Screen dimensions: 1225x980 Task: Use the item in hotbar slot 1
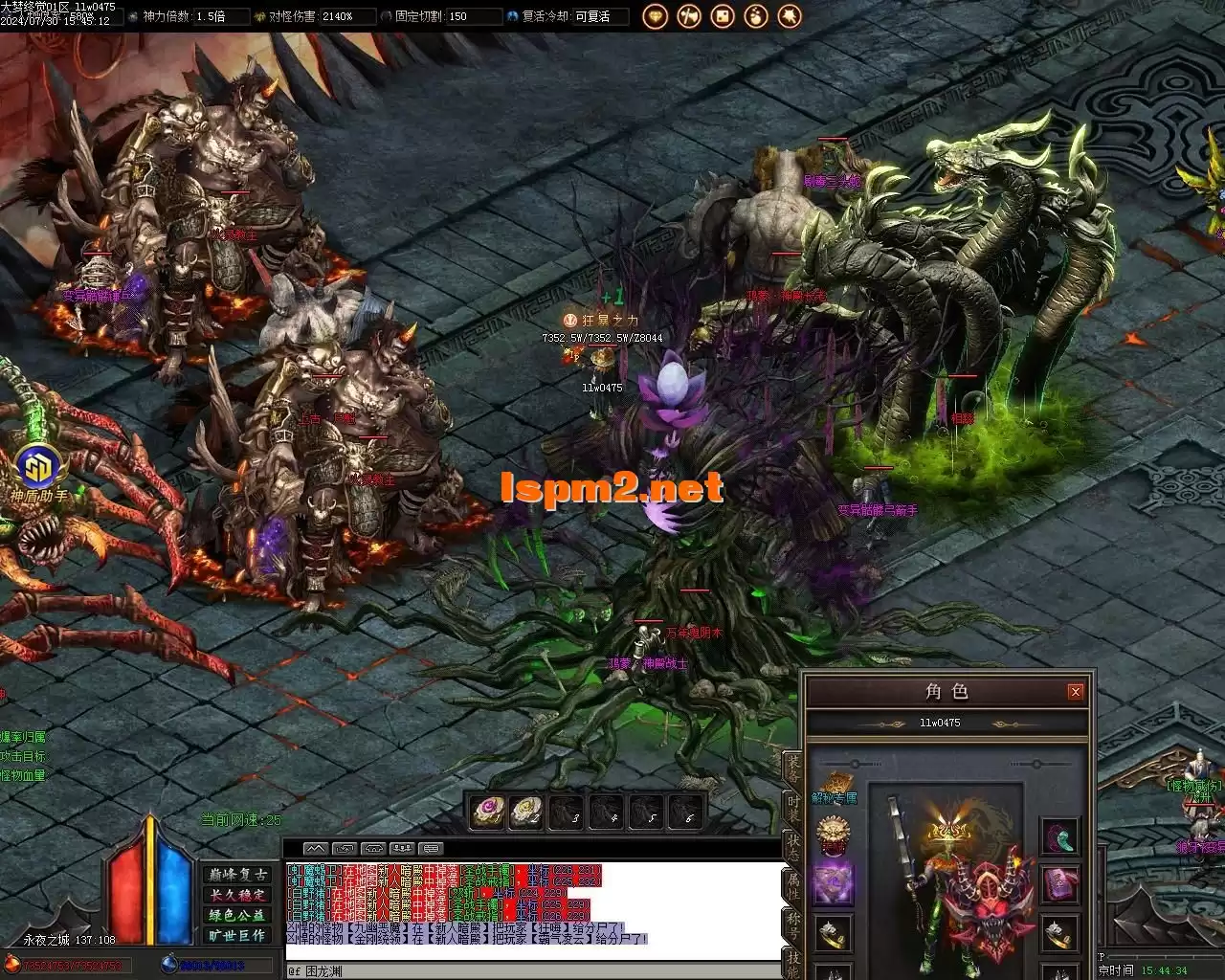(487, 812)
